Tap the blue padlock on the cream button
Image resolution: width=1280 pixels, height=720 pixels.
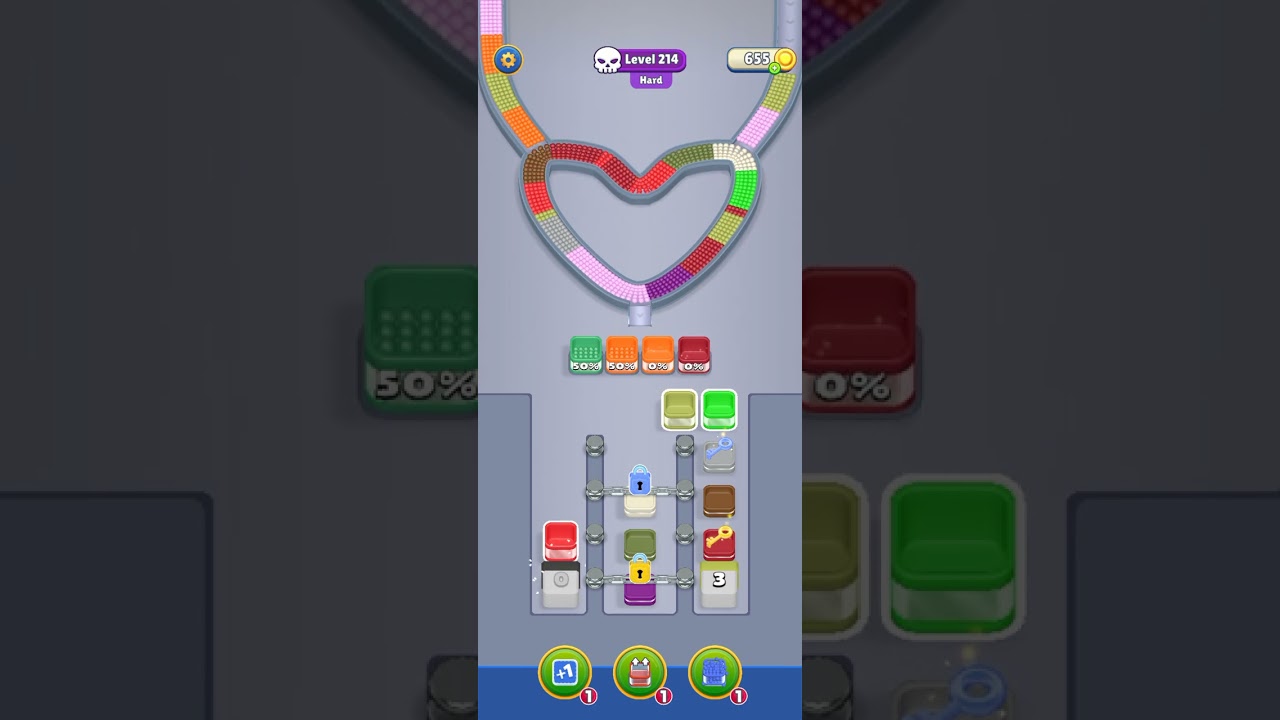pyautogui.click(x=640, y=483)
